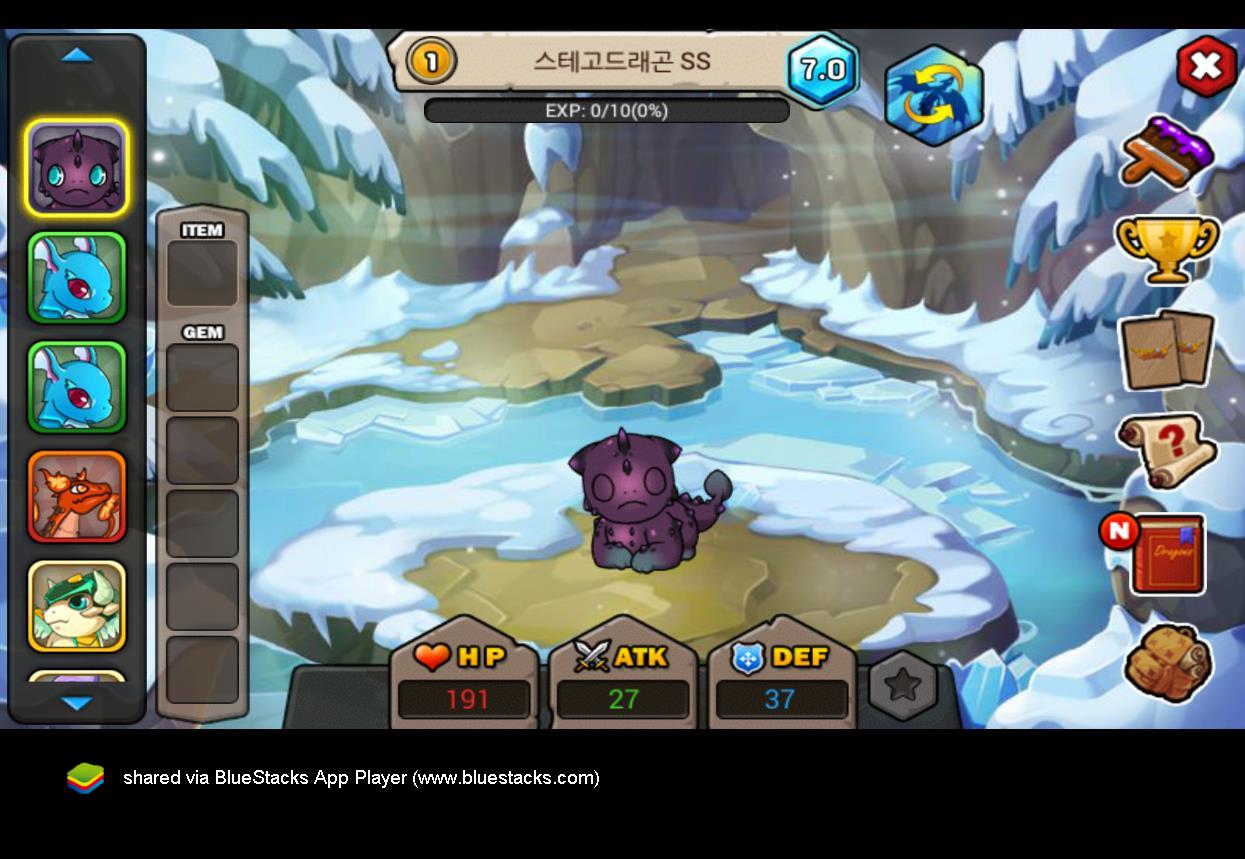Choose the orange fire dragon portrait
This screenshot has width=1245, height=859.
pyautogui.click(x=77, y=497)
